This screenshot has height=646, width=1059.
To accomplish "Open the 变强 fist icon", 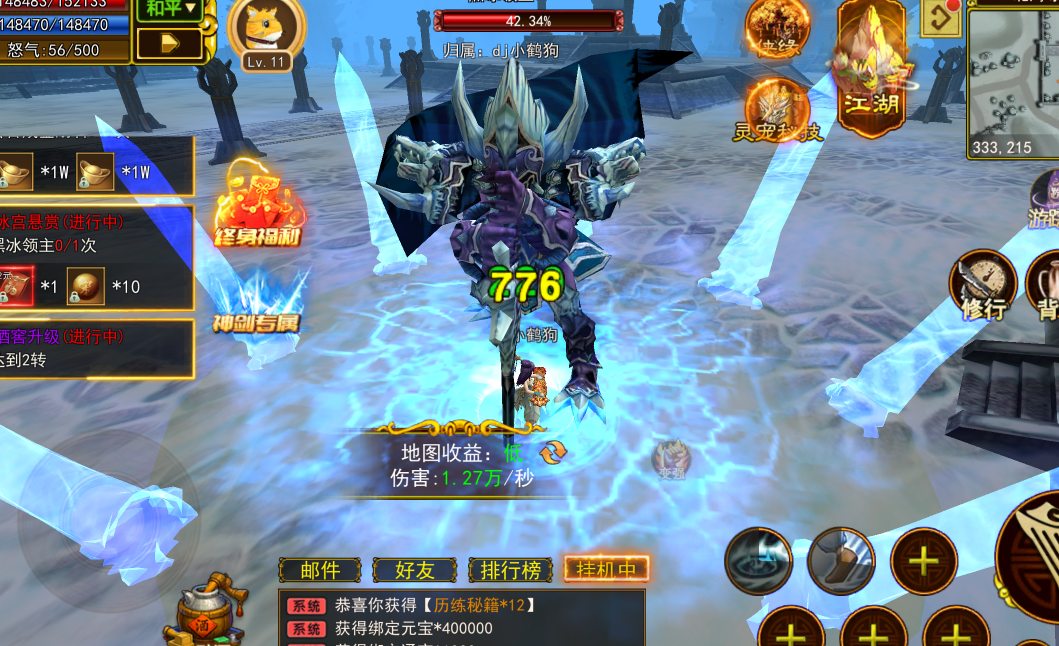I will click(x=671, y=461).
